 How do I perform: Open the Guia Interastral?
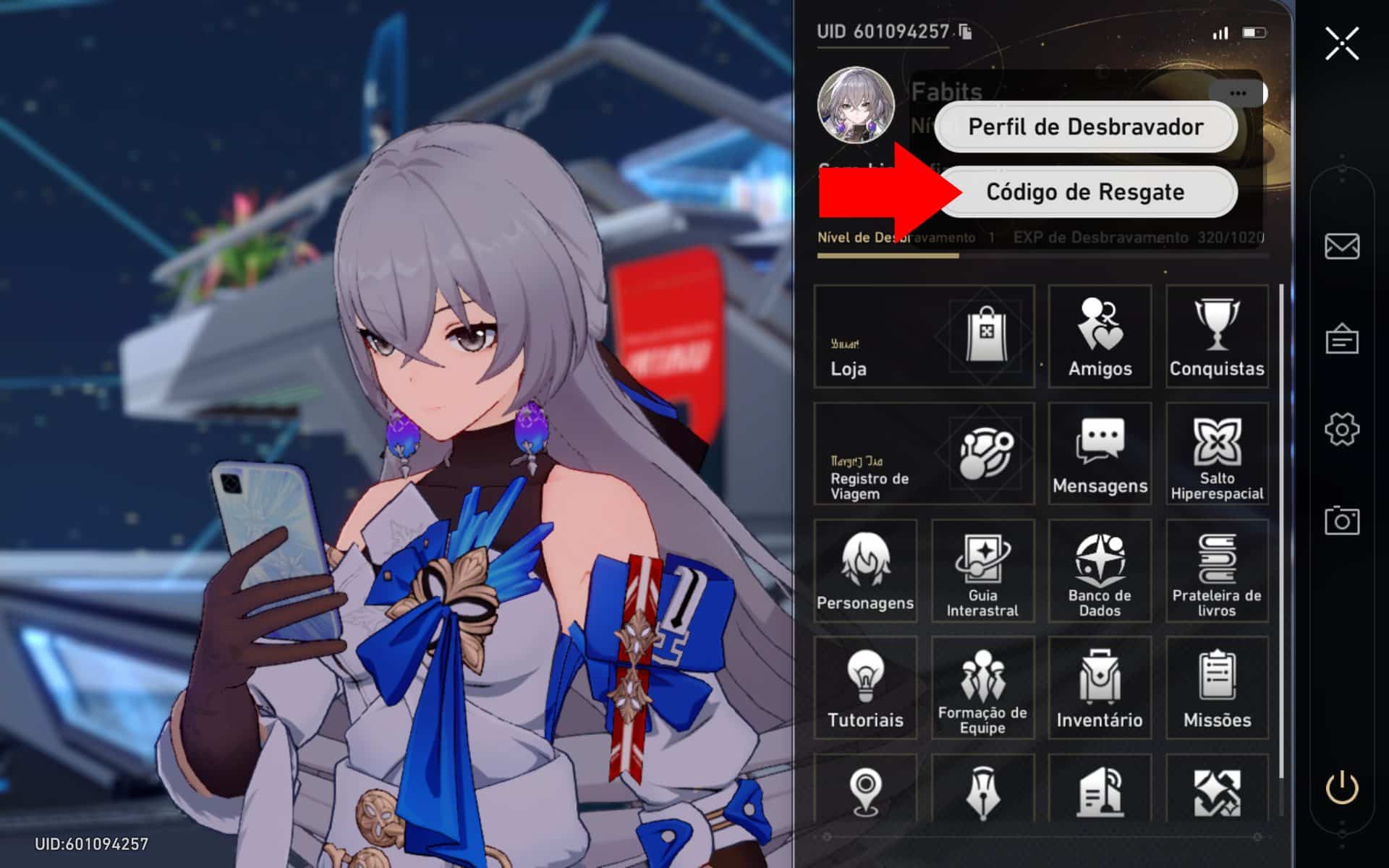(982, 571)
